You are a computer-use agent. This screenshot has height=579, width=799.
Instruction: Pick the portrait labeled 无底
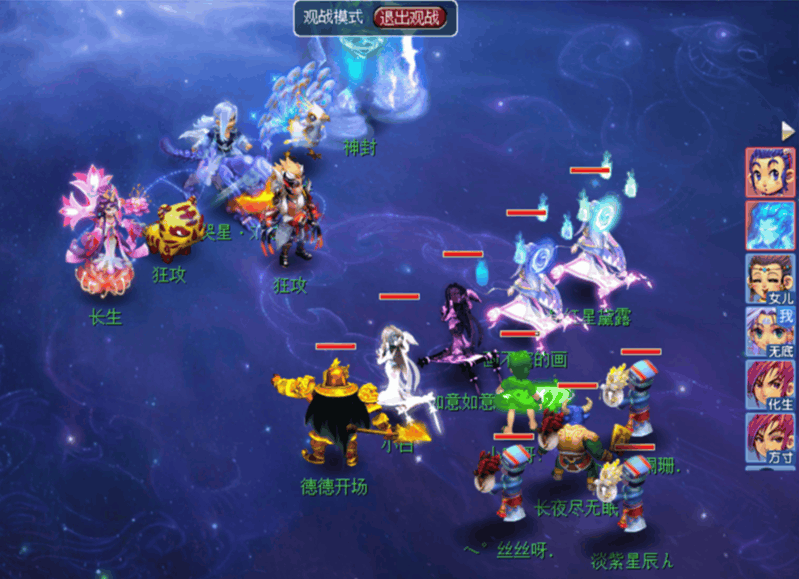click(x=770, y=332)
